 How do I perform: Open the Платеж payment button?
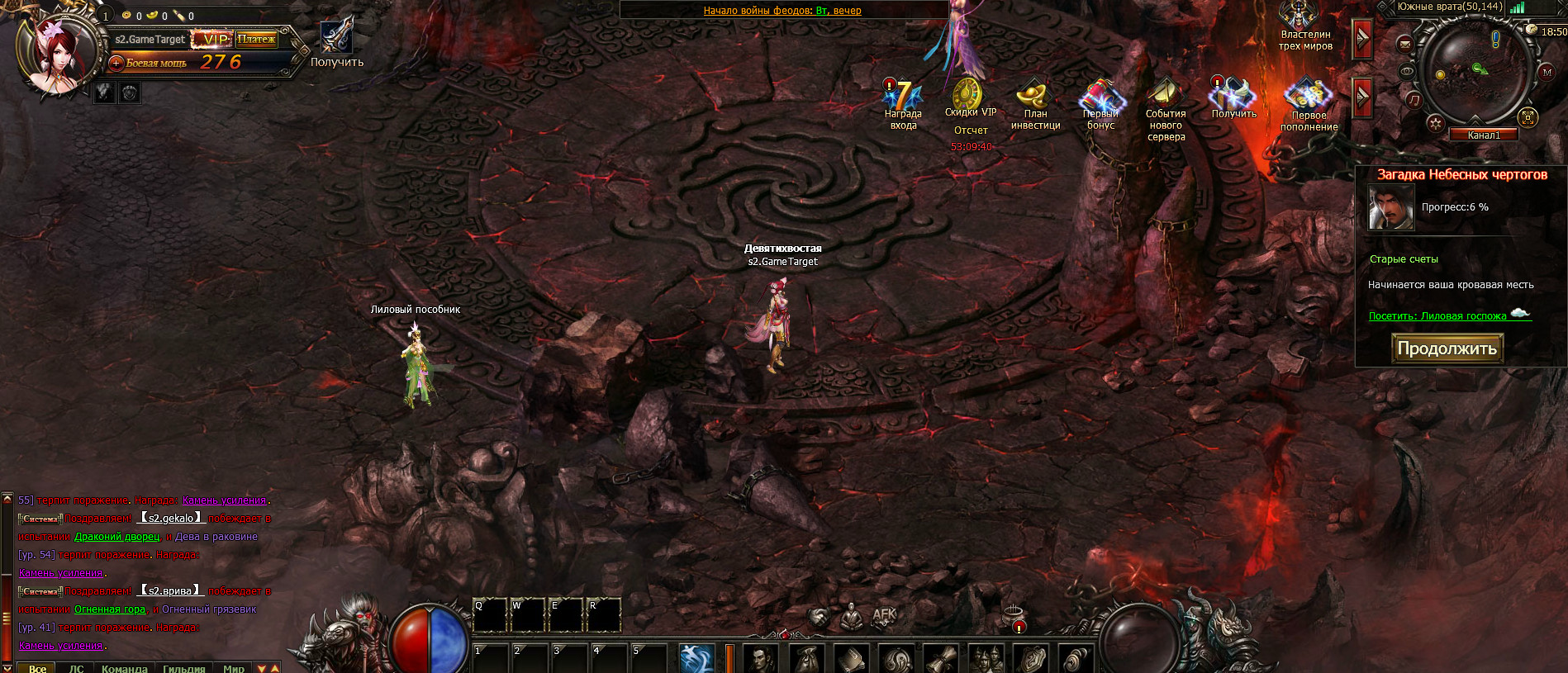pyautogui.click(x=256, y=39)
